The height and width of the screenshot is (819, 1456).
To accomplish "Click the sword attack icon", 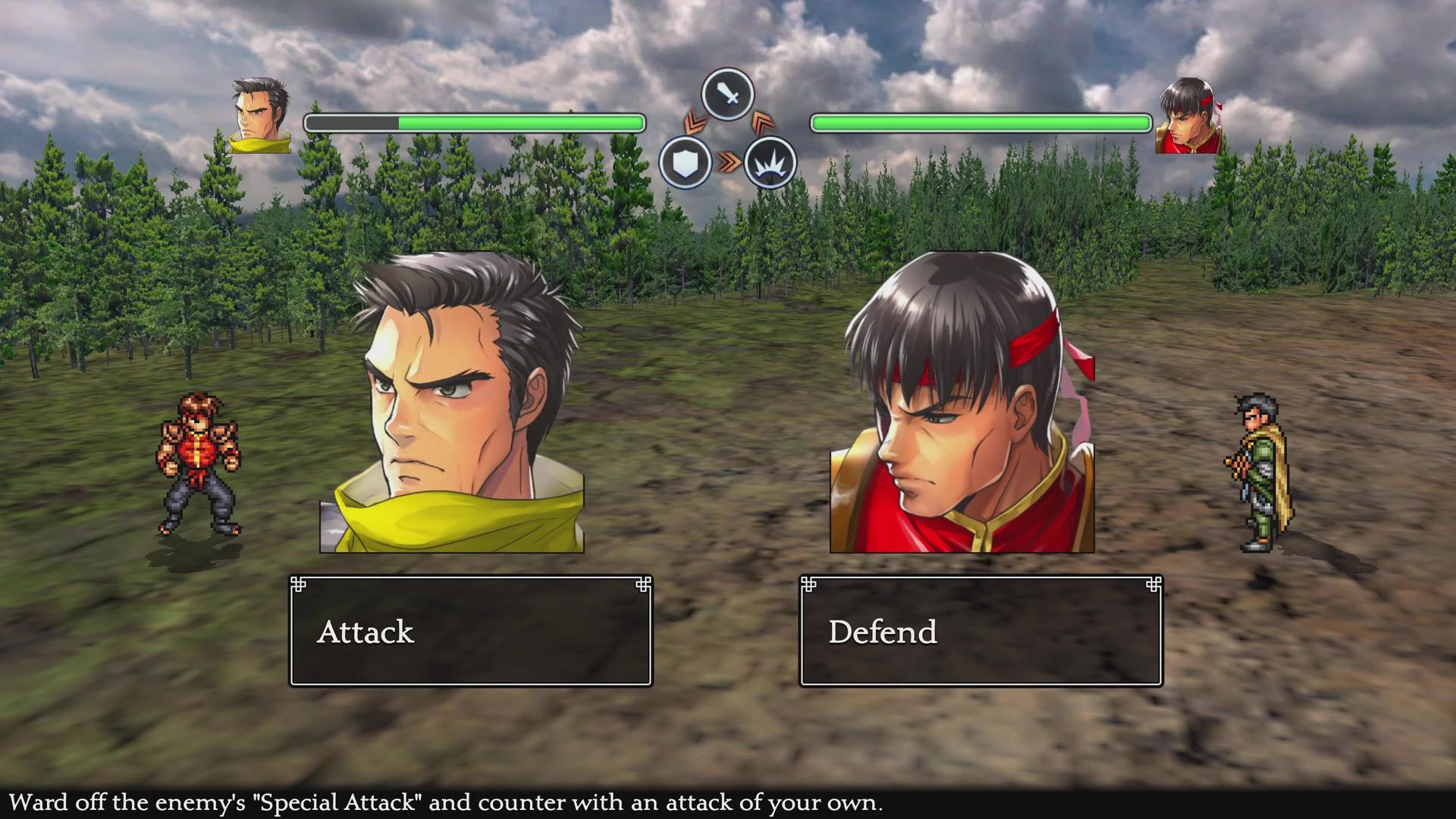I will coord(727,95).
